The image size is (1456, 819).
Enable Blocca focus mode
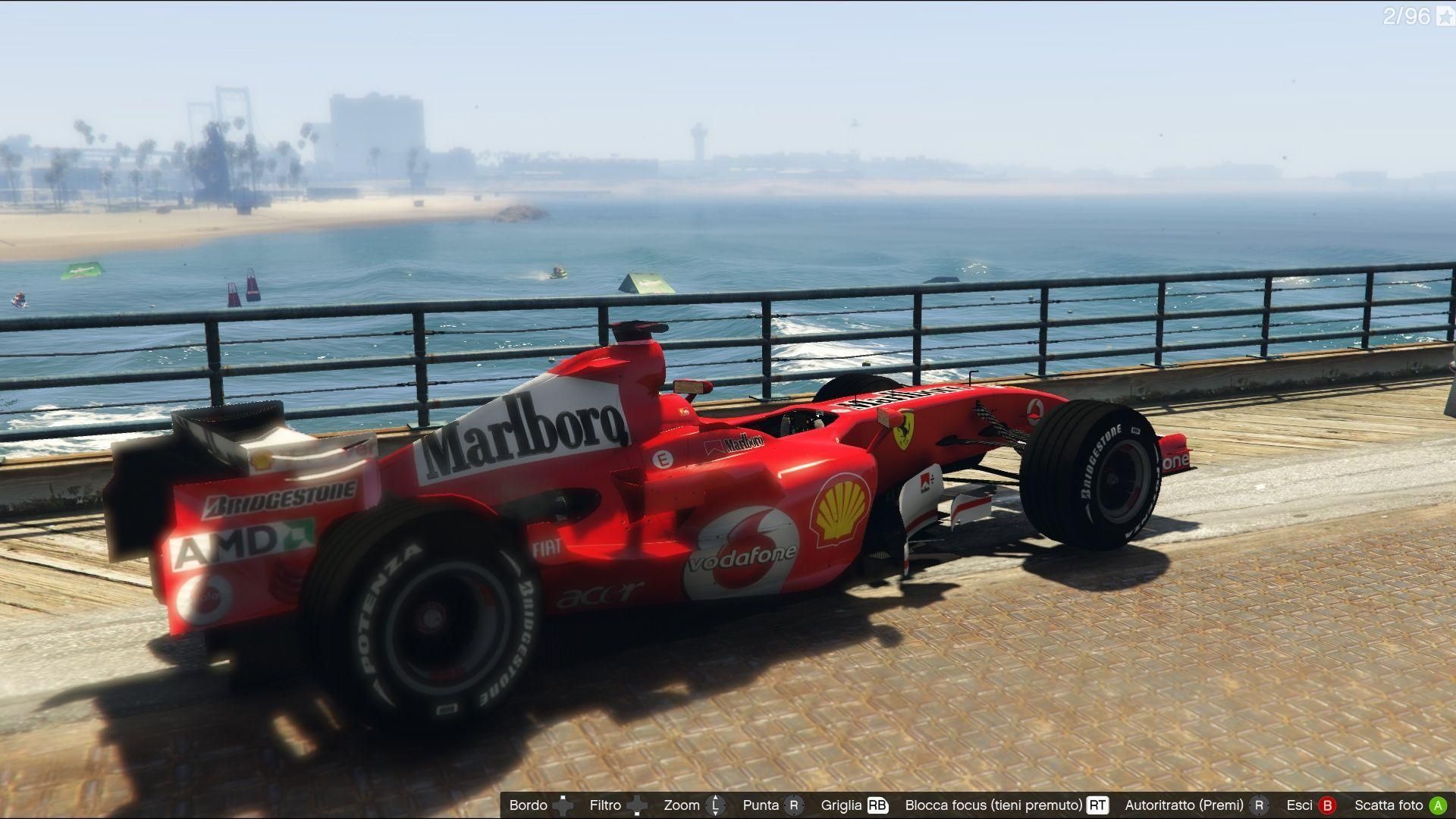(x=996, y=804)
